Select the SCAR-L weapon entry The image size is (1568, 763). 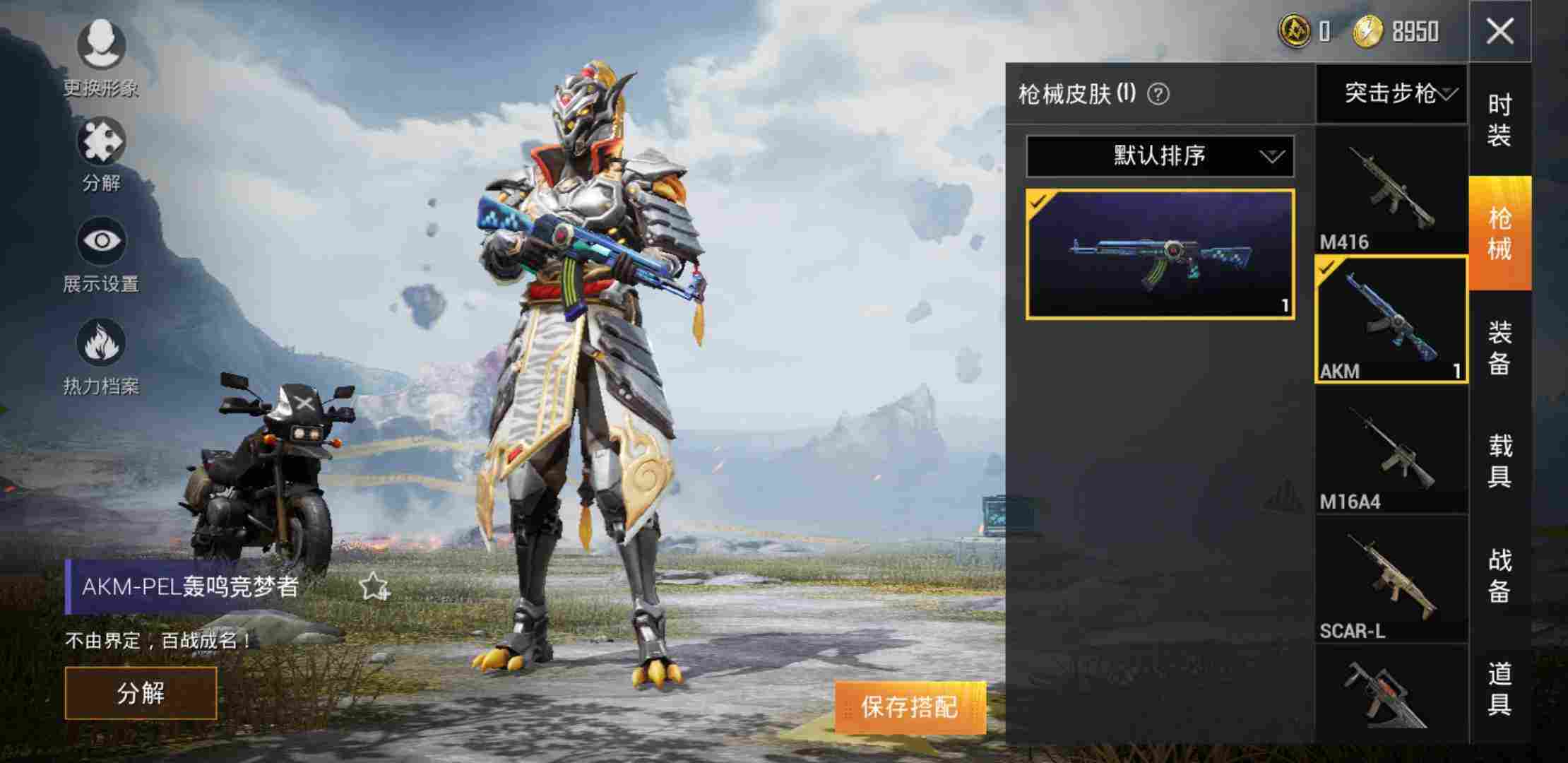pyautogui.click(x=1390, y=579)
